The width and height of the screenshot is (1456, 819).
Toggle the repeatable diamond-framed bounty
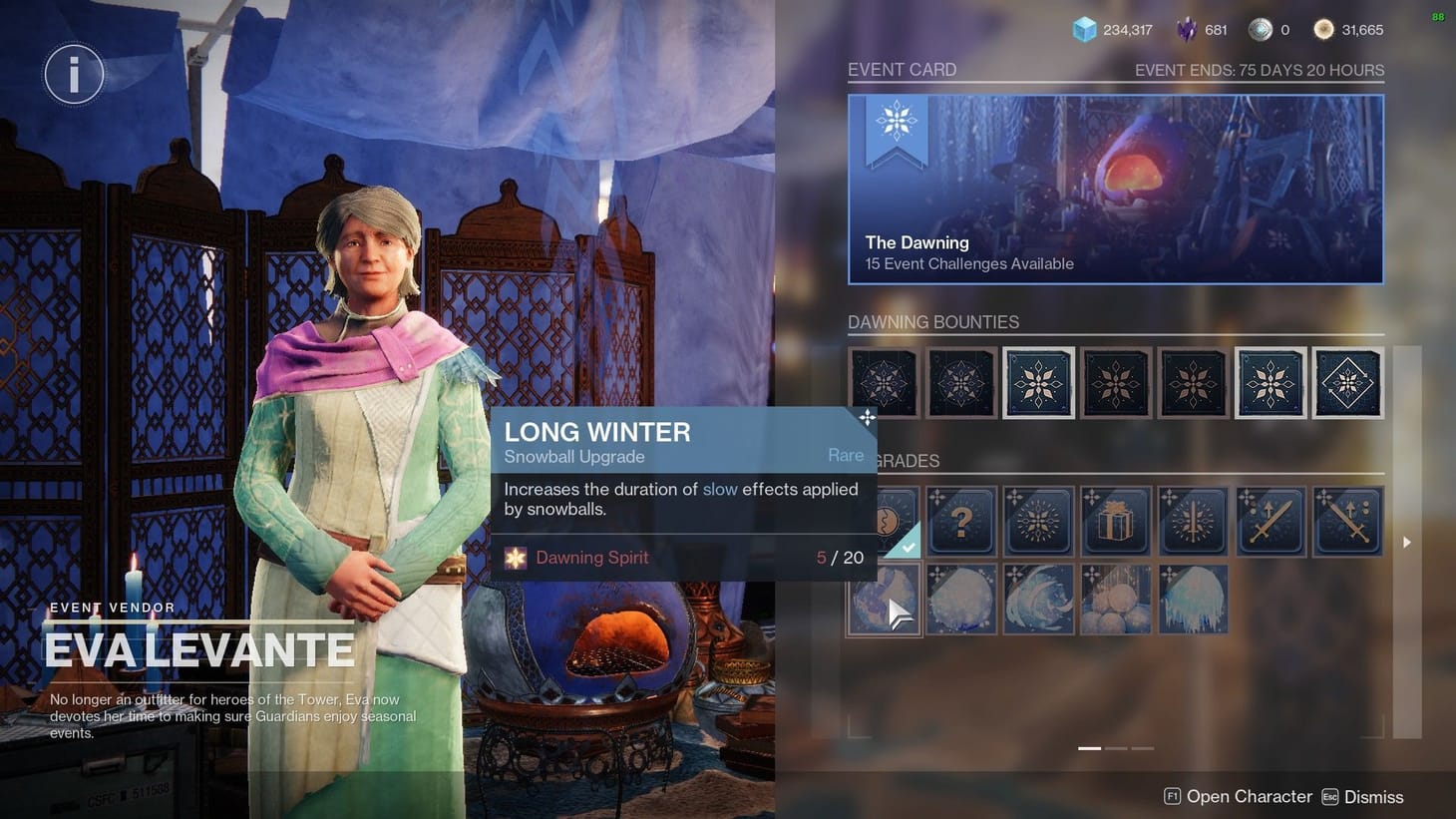(x=1347, y=382)
